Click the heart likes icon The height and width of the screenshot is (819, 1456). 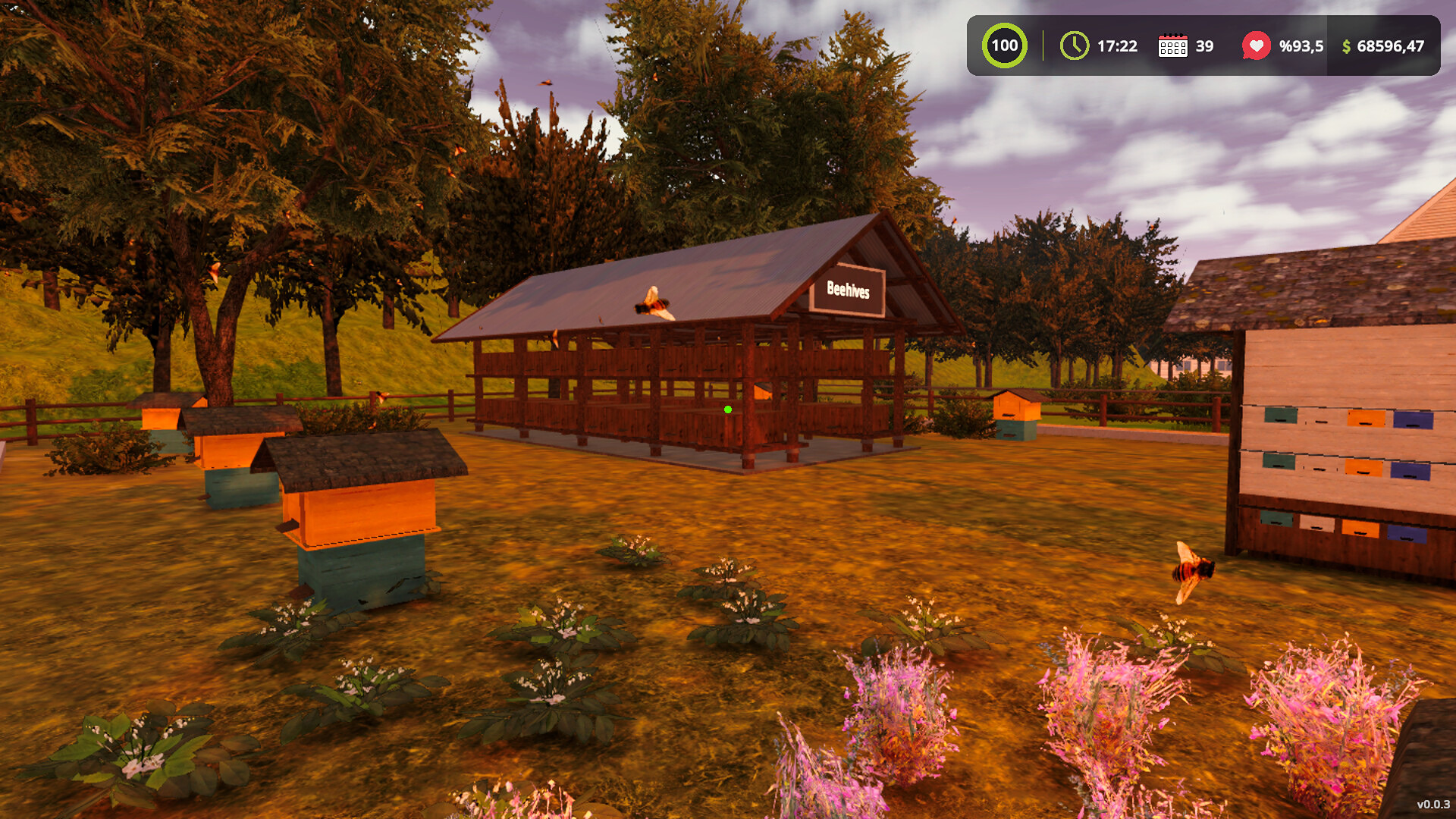[x=1255, y=45]
